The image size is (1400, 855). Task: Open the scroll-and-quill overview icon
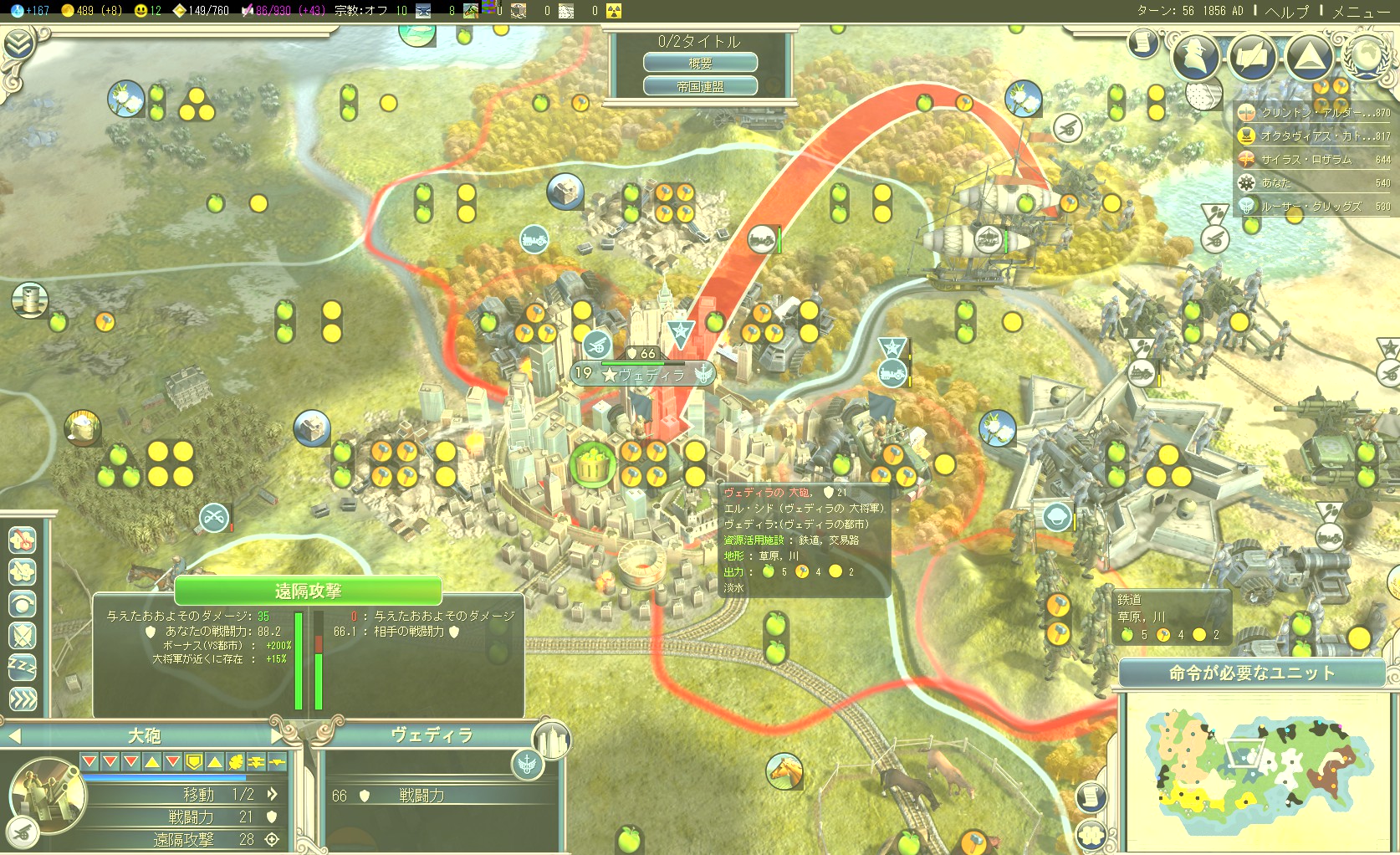[1143, 42]
